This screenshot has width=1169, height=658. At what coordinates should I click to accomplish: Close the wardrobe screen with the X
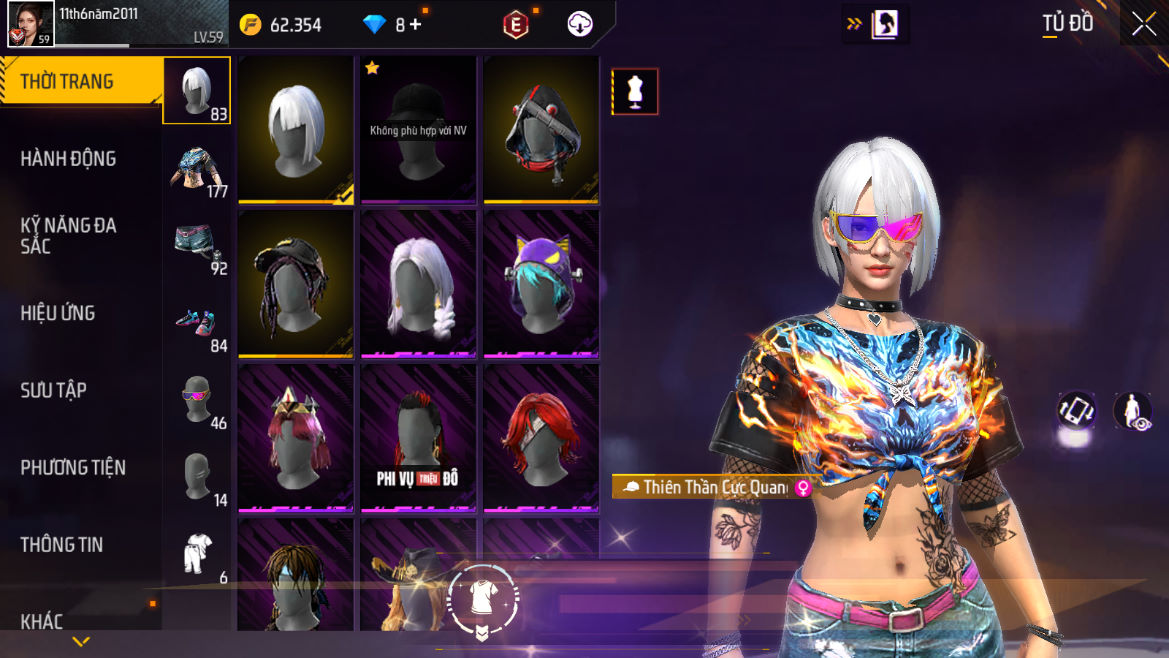1143,26
